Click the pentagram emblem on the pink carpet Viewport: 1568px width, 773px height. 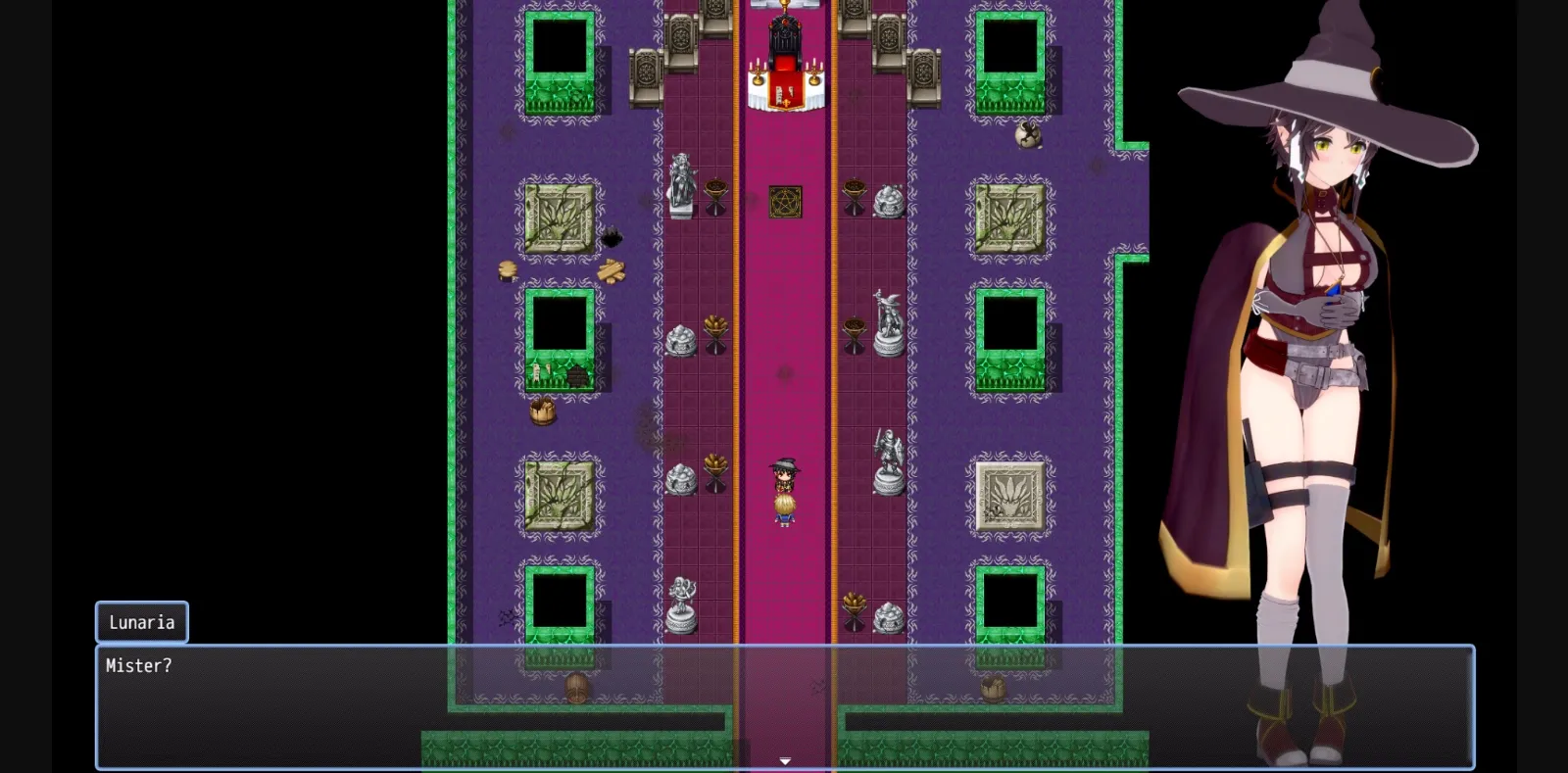784,199
